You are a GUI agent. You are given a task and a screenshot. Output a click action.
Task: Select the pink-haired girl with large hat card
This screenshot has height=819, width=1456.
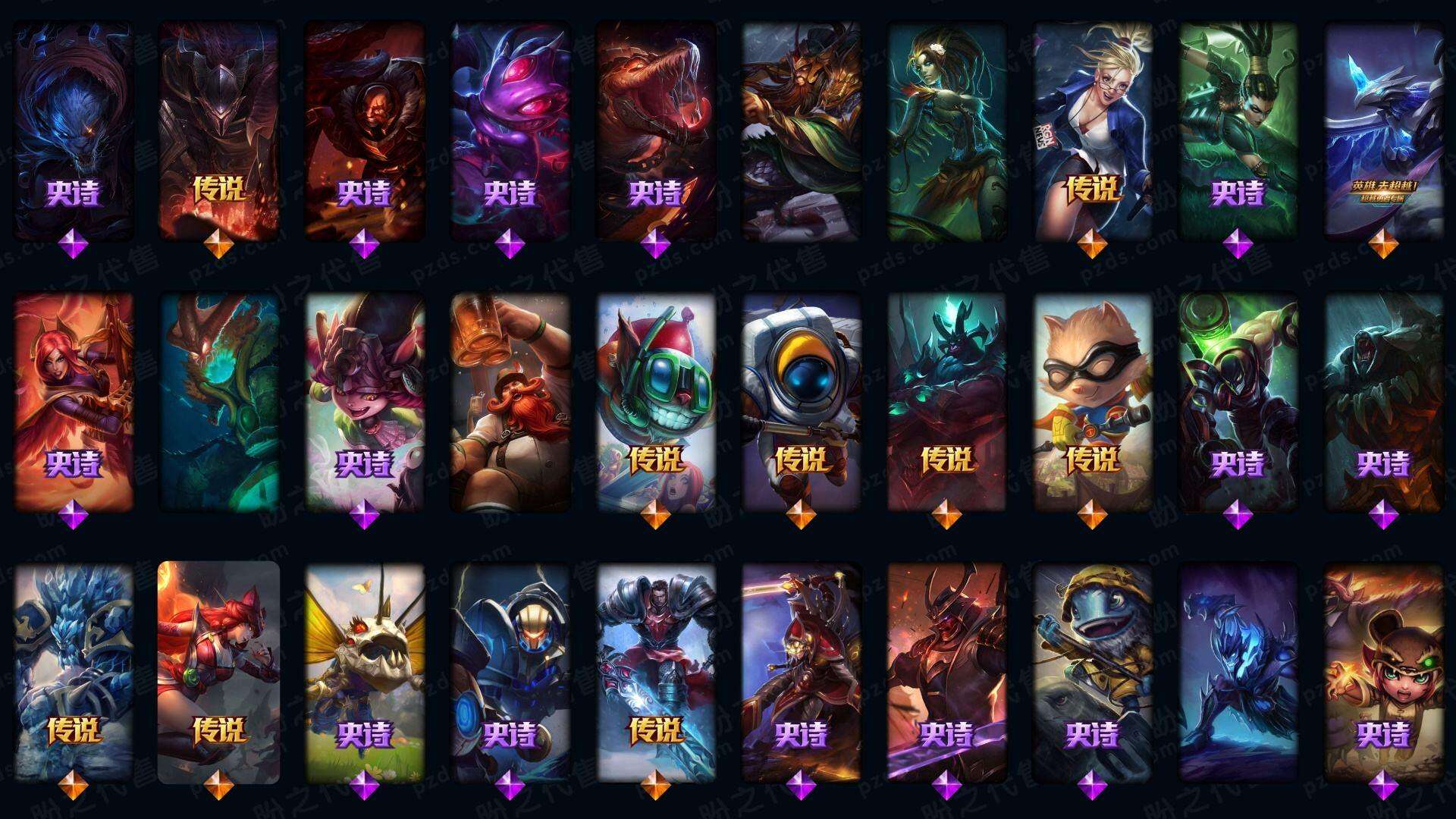tap(364, 402)
